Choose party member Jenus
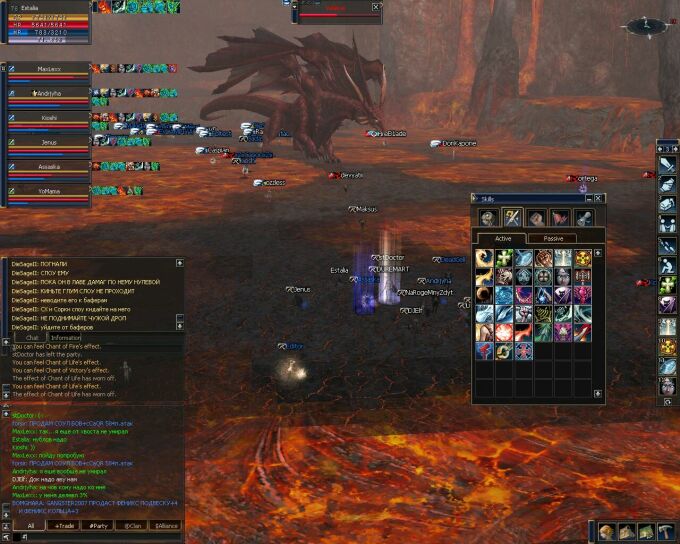Viewport: 680px width, 544px height. coord(48,143)
